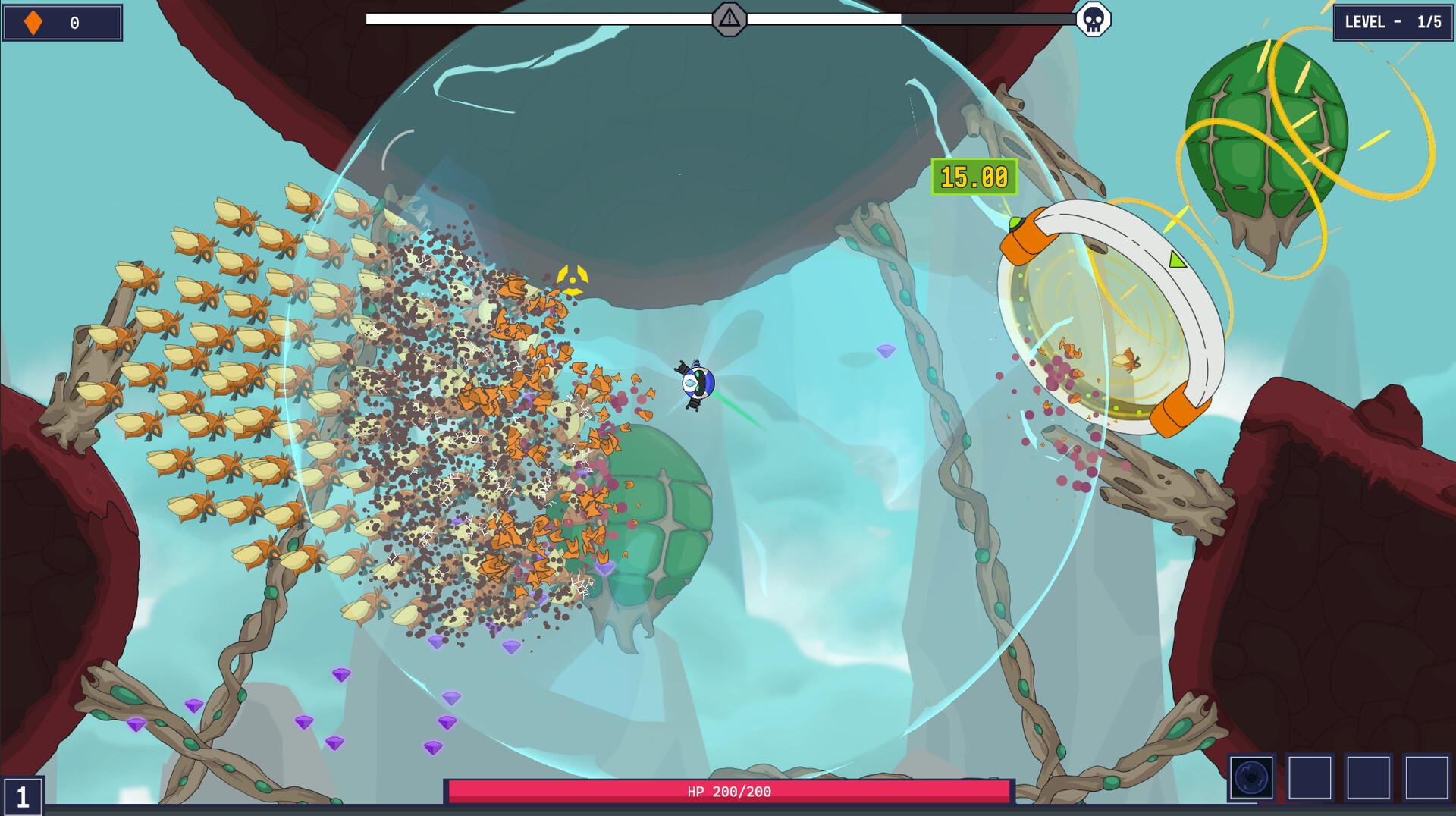Click the HP 200/200 health bar
The width and height of the screenshot is (1456, 816).
click(x=728, y=791)
